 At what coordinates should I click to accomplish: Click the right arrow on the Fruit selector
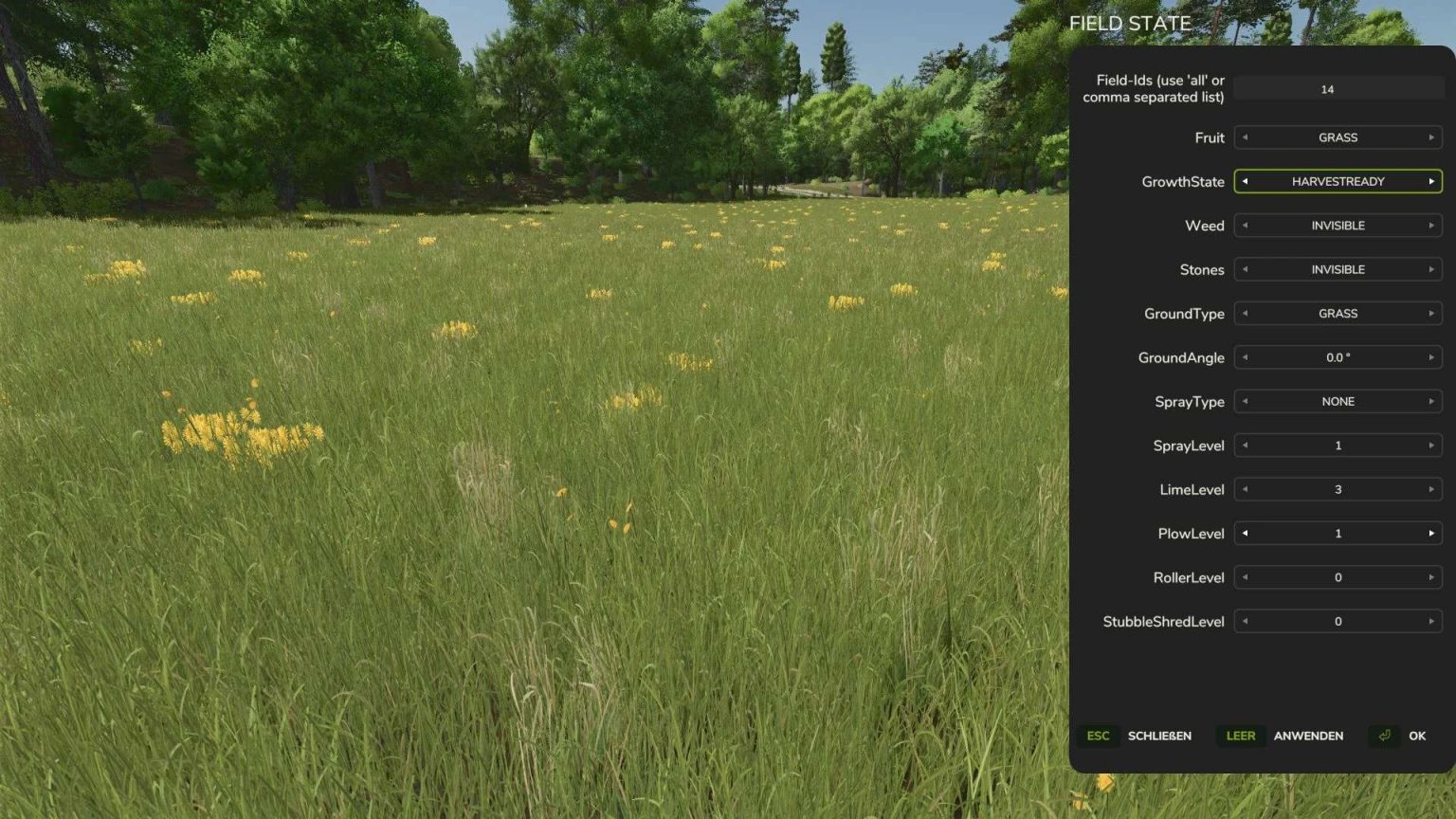tap(1431, 137)
